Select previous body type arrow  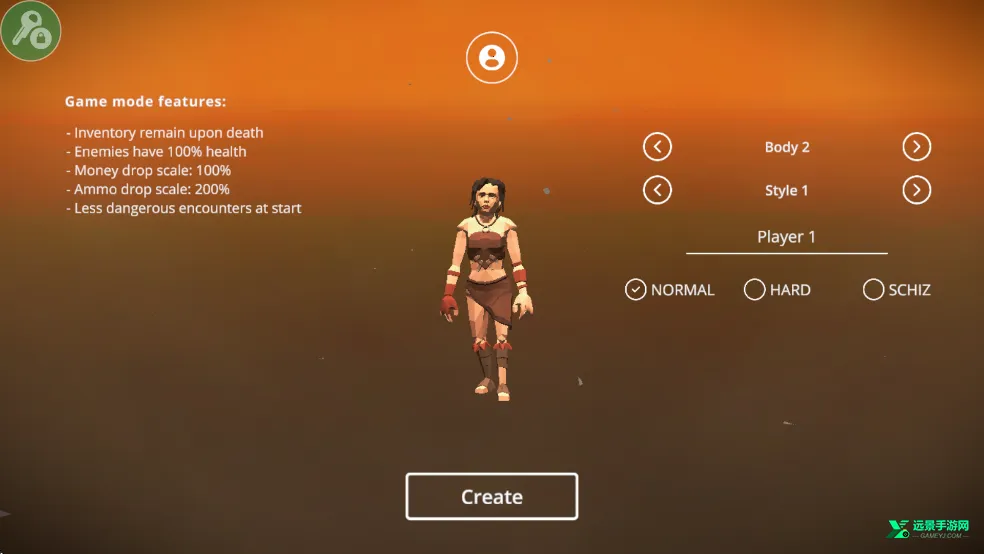[x=657, y=147]
